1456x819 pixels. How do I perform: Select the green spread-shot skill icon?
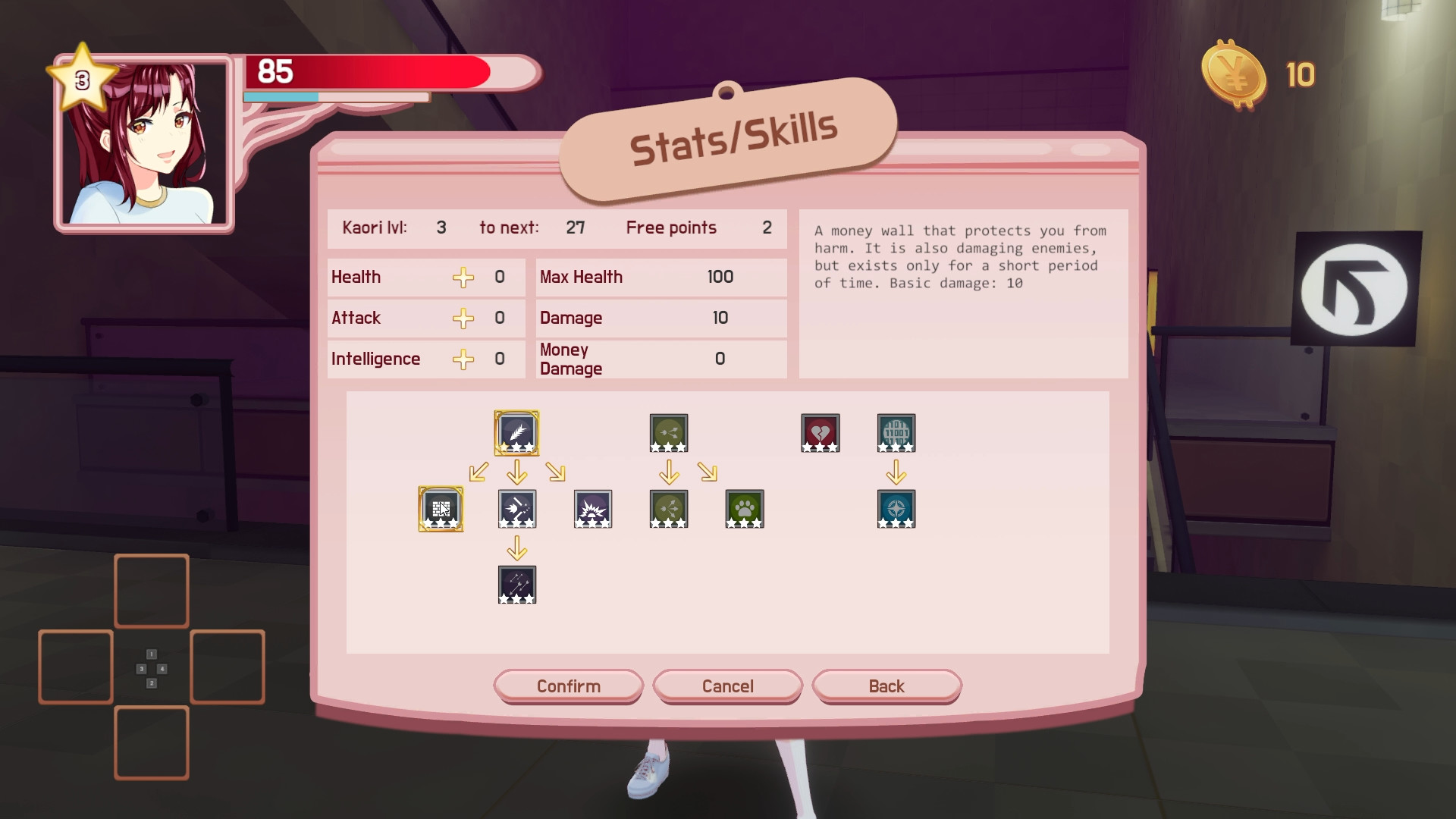(x=668, y=432)
